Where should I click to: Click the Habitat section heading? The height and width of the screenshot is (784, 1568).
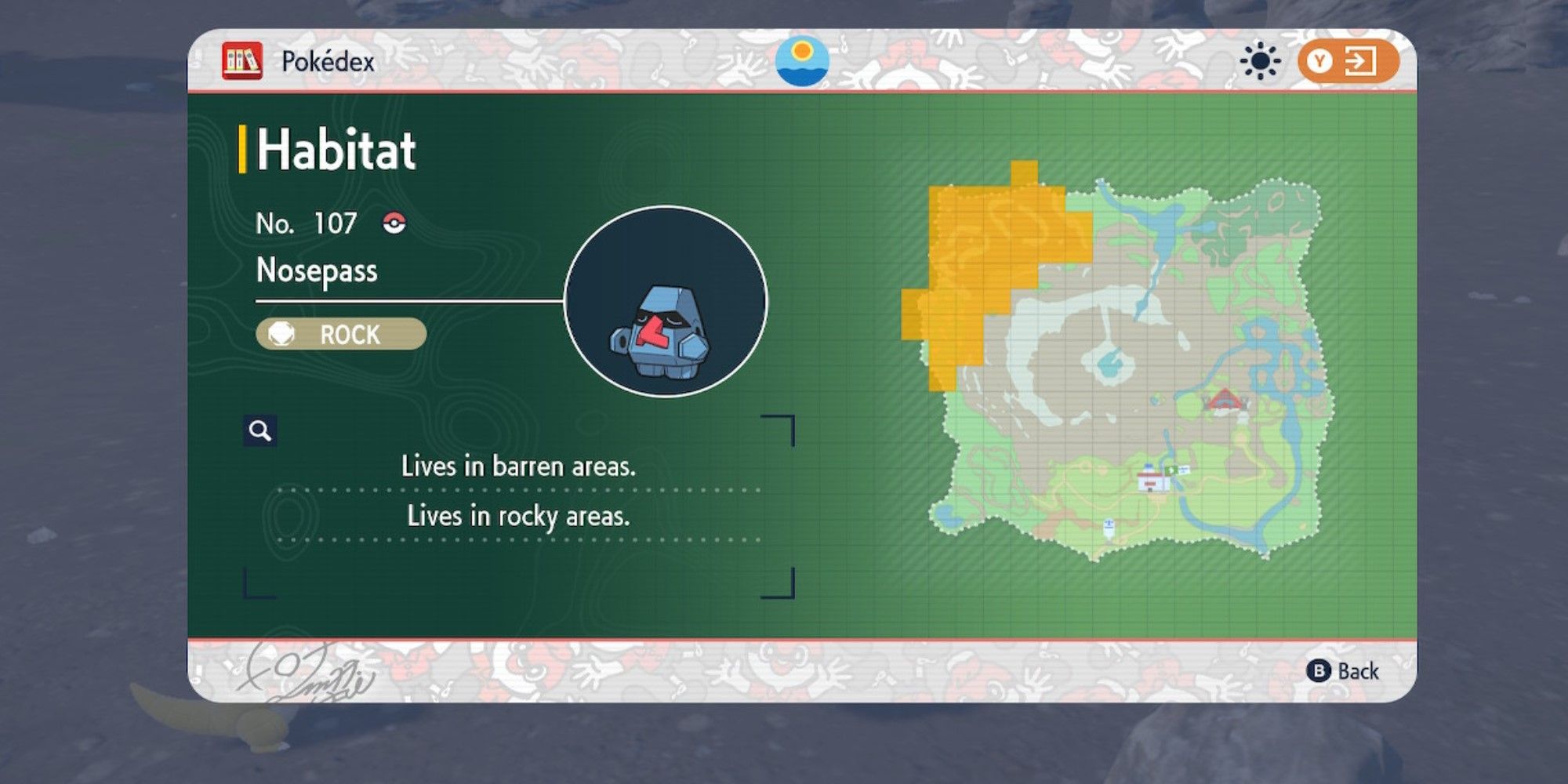point(333,149)
